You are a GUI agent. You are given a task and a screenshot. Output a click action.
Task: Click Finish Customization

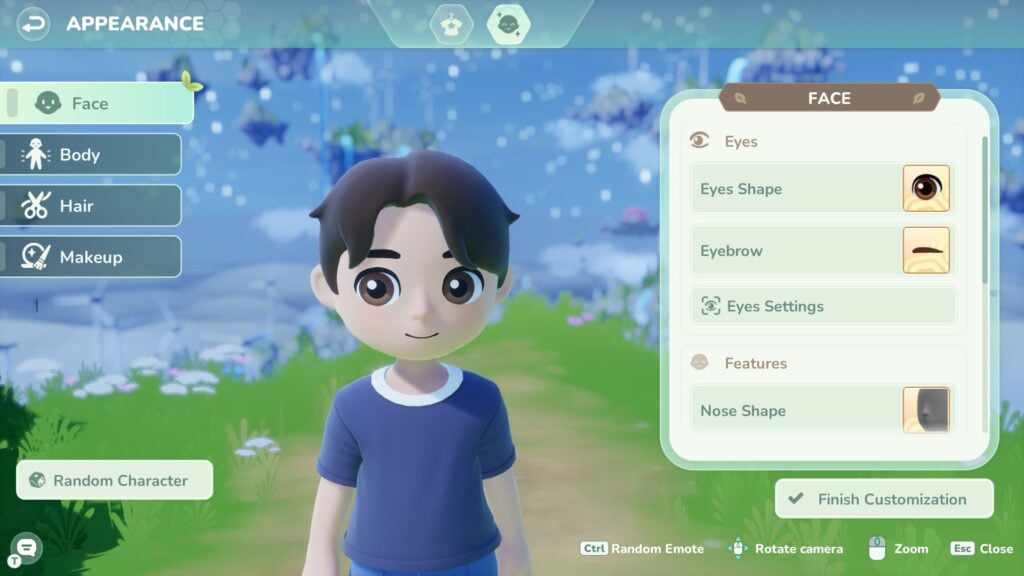(x=884, y=499)
